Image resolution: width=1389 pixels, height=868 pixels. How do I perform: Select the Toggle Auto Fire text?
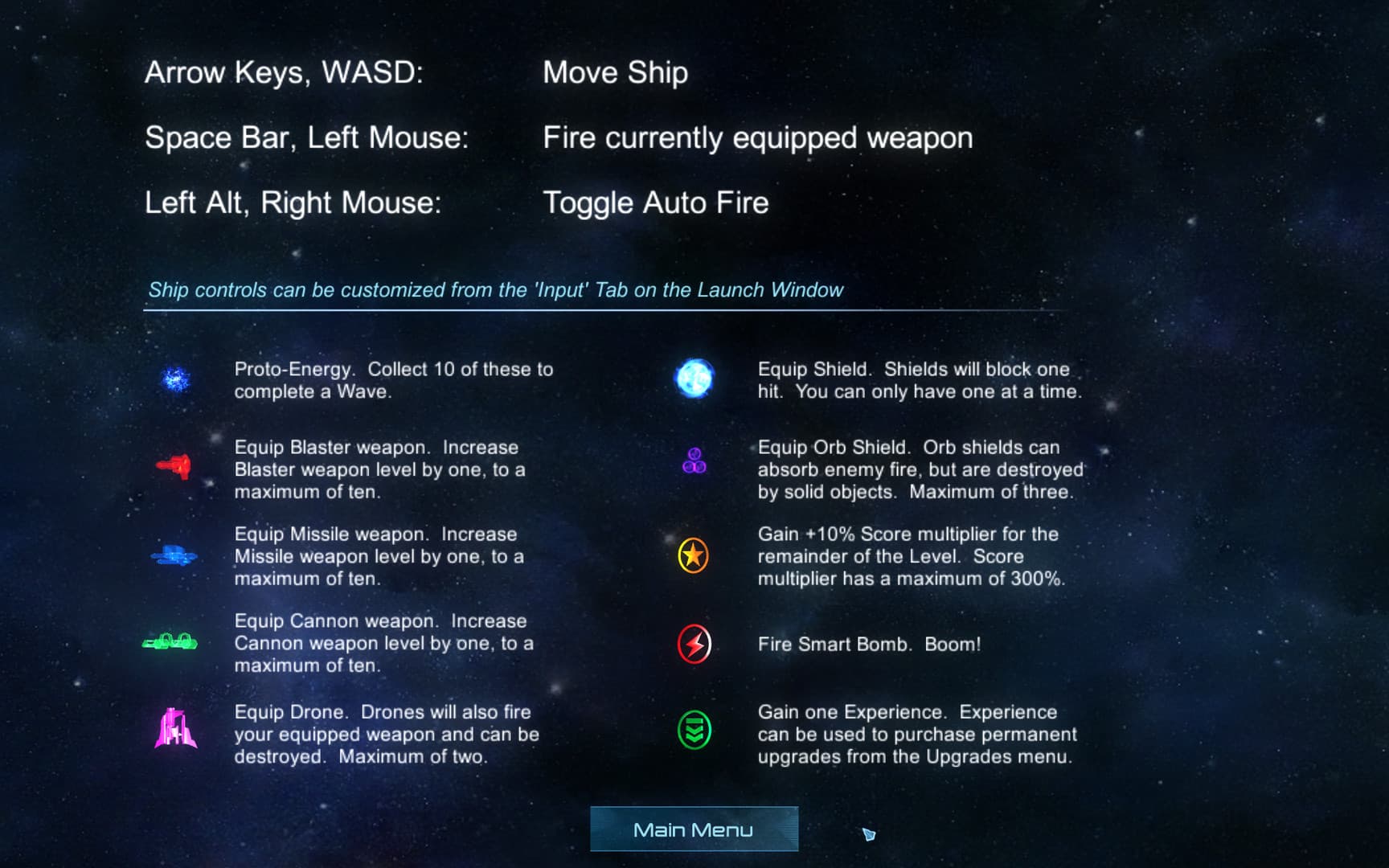pos(655,202)
